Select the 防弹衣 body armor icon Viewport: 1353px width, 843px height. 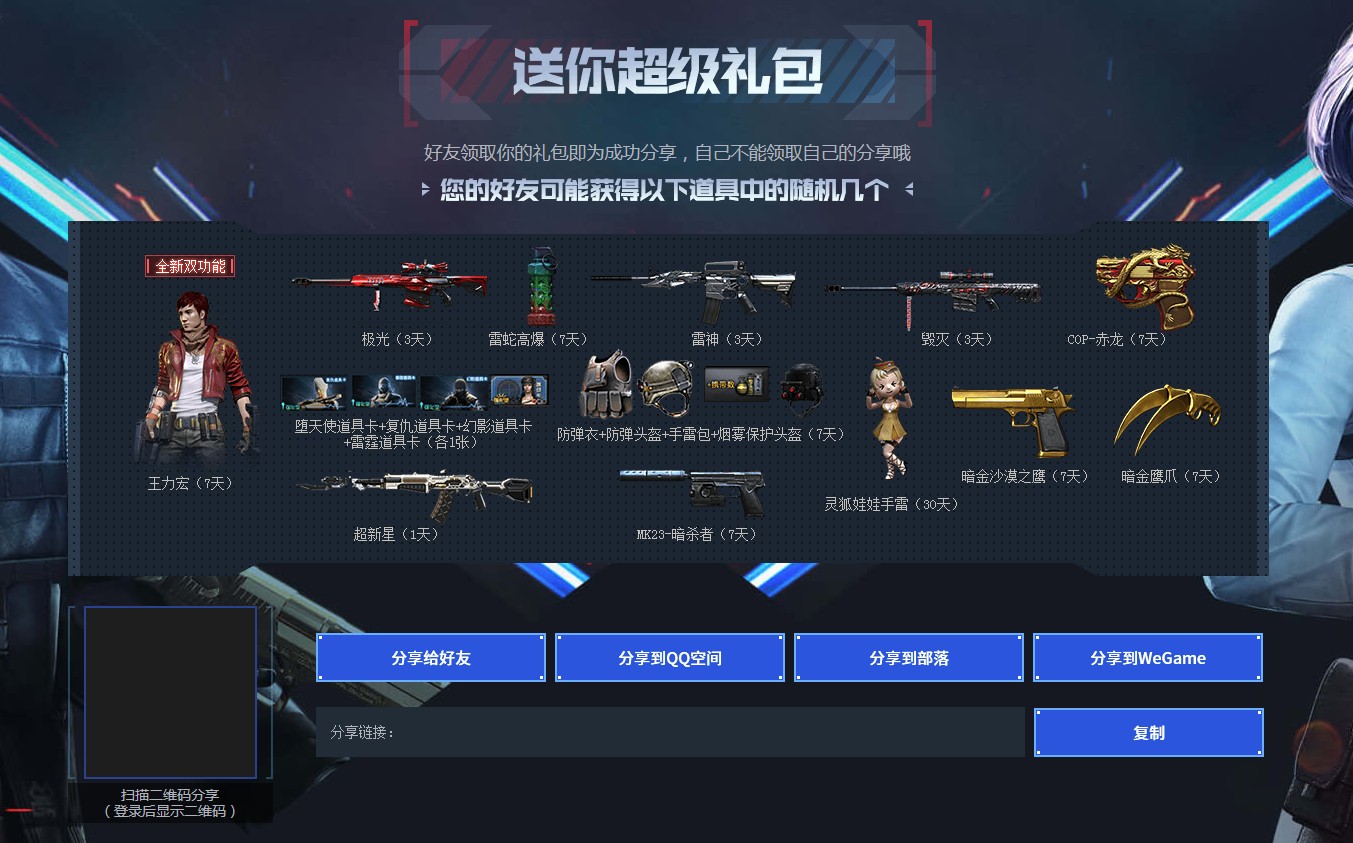607,390
